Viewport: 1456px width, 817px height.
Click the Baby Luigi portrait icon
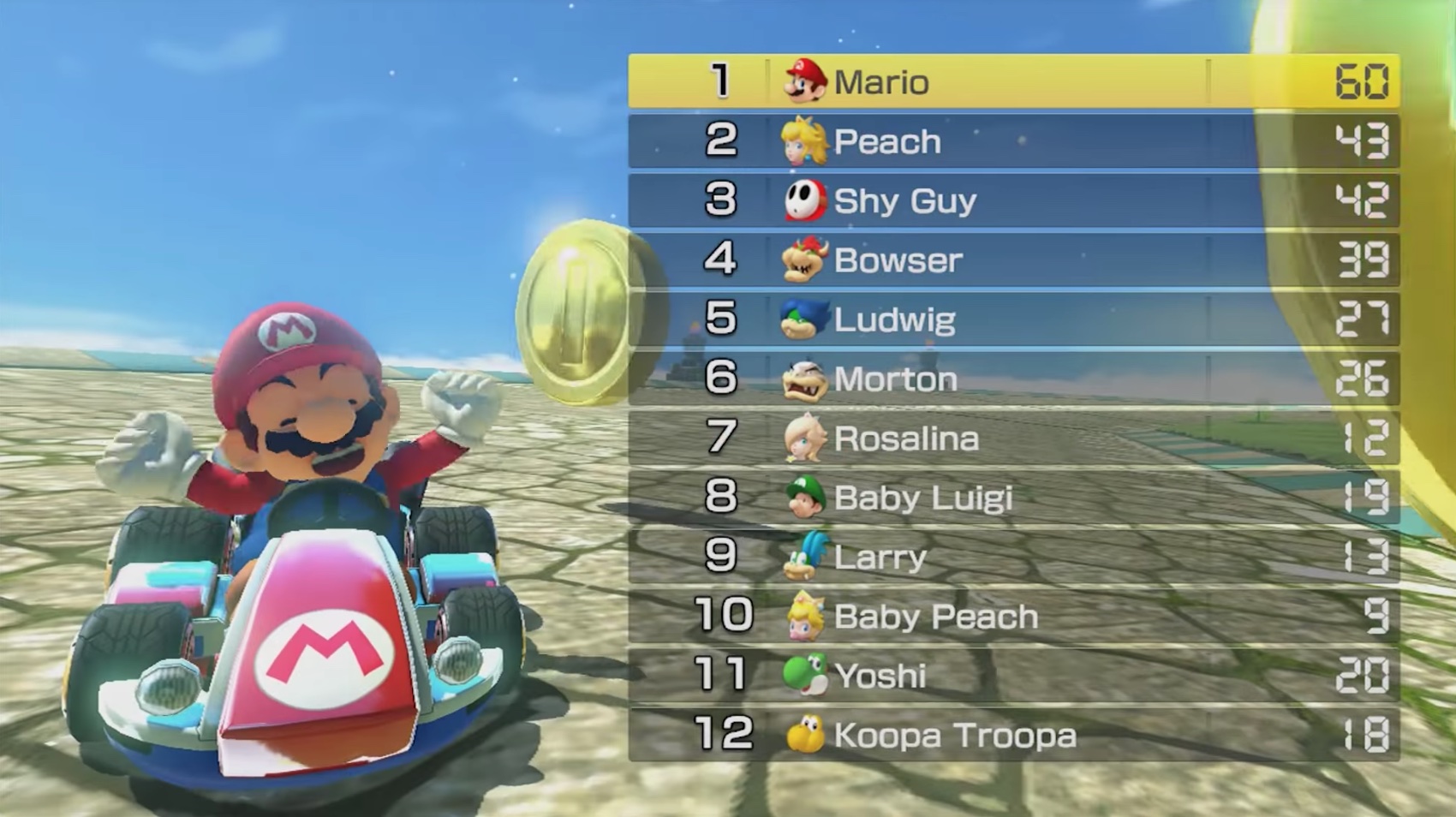[x=803, y=498]
